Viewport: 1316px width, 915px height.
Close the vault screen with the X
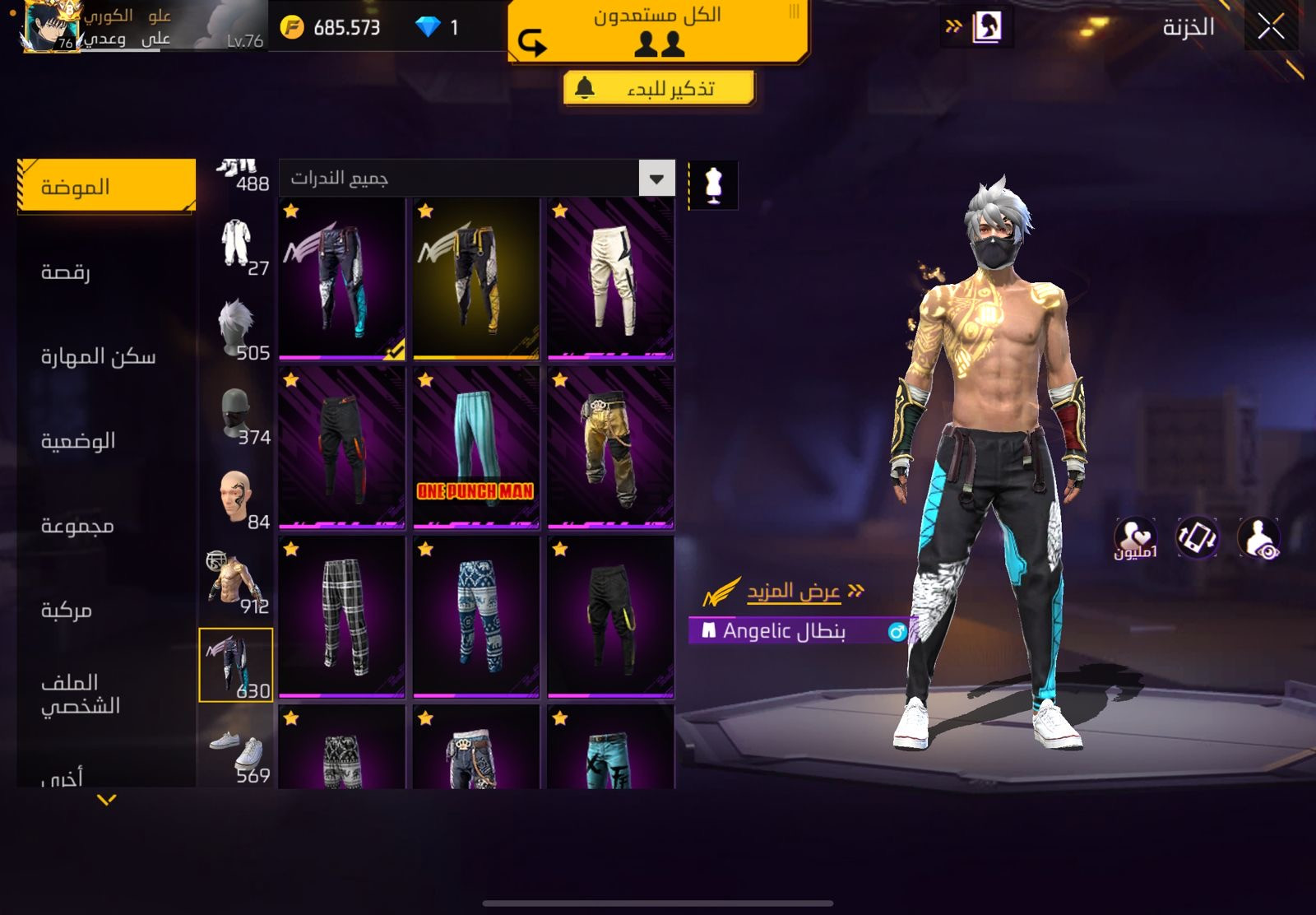[x=1271, y=27]
